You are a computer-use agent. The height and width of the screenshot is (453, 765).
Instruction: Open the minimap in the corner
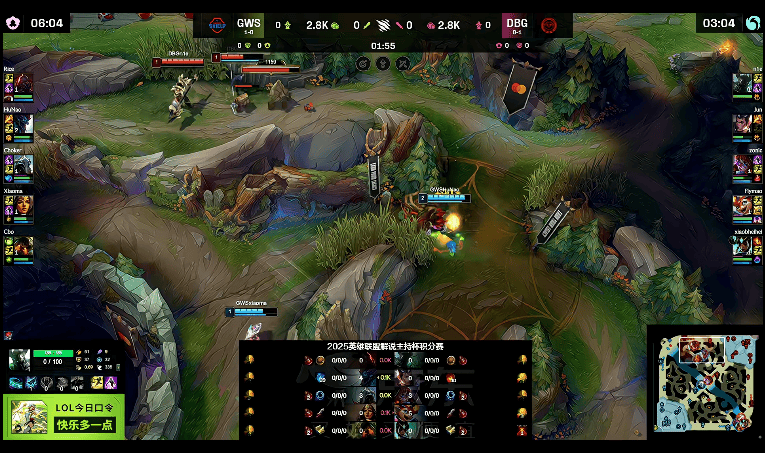[x=704, y=381]
